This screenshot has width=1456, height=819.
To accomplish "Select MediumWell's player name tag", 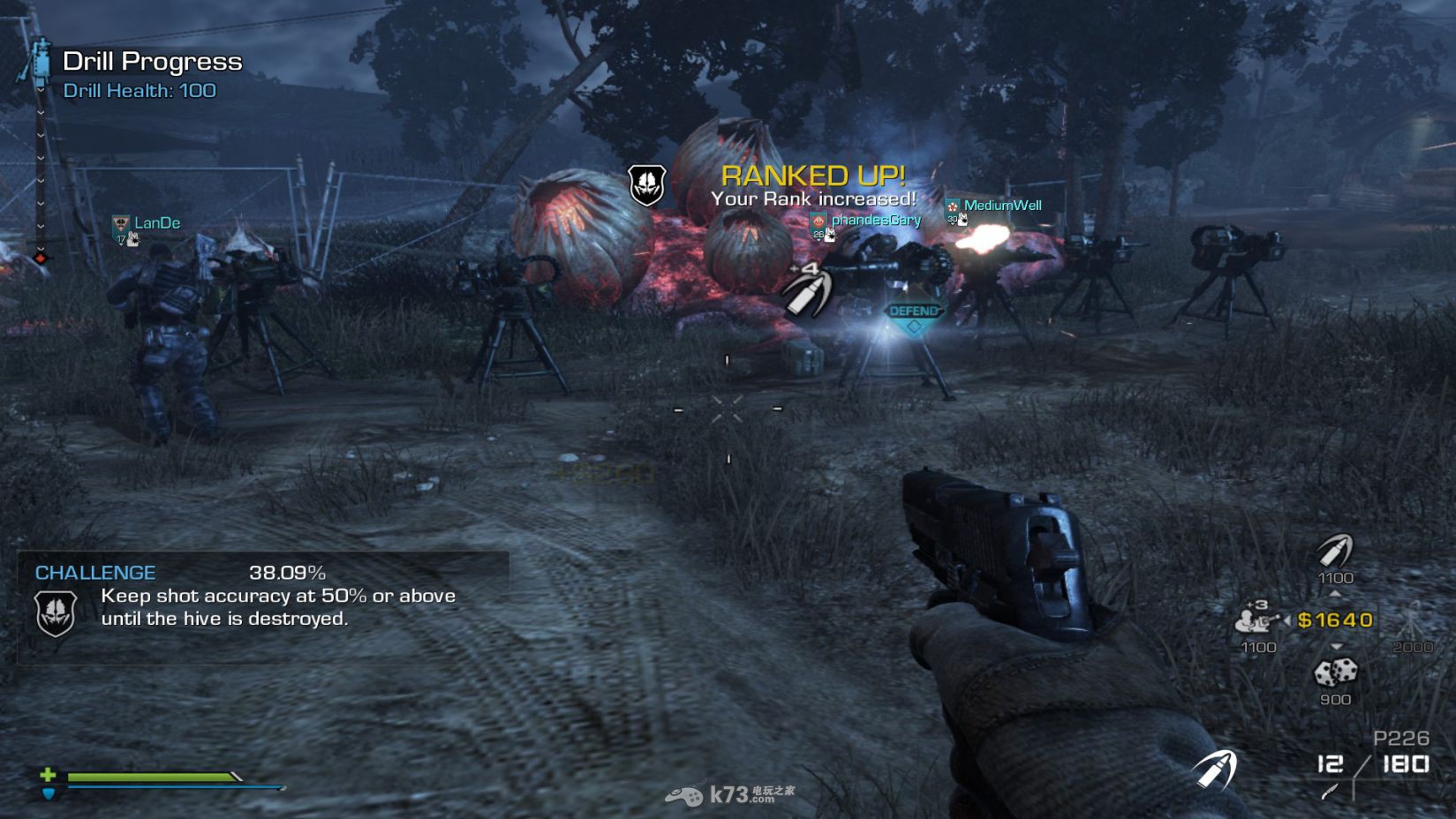I will point(1002,206).
